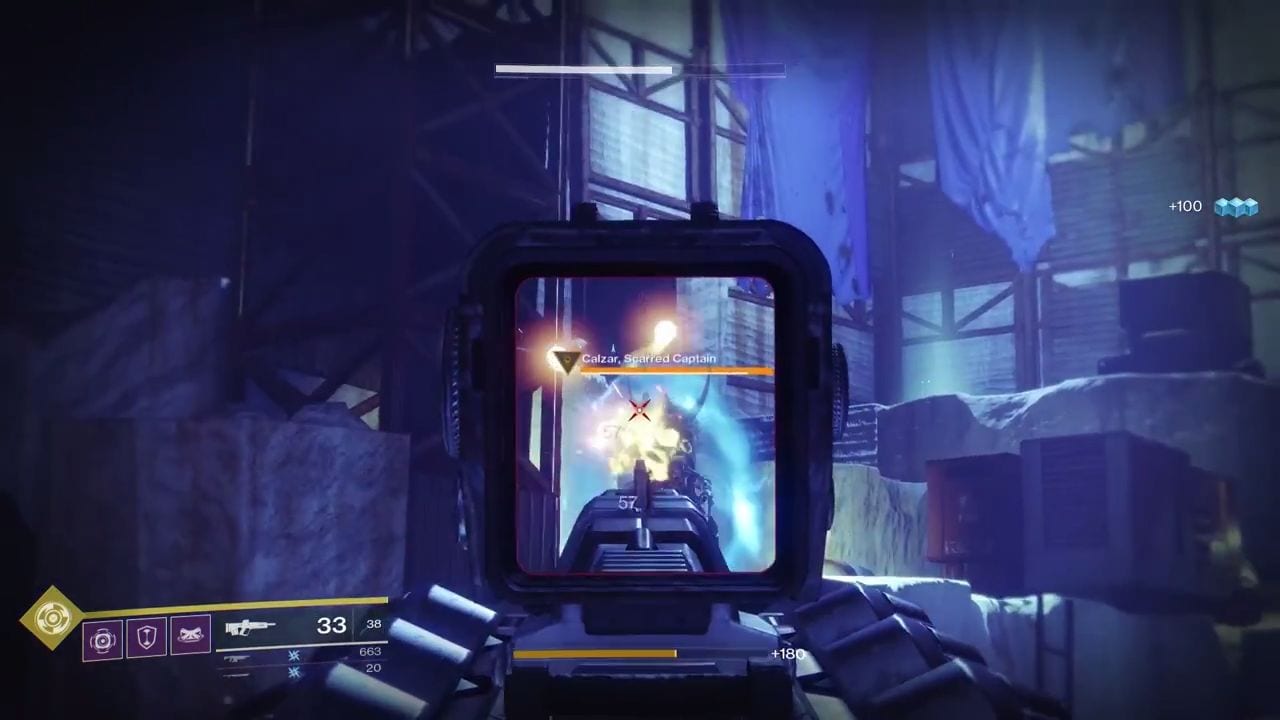1280x720 pixels.
Task: Use the shield-shaped class ability icon
Action: 146,637
